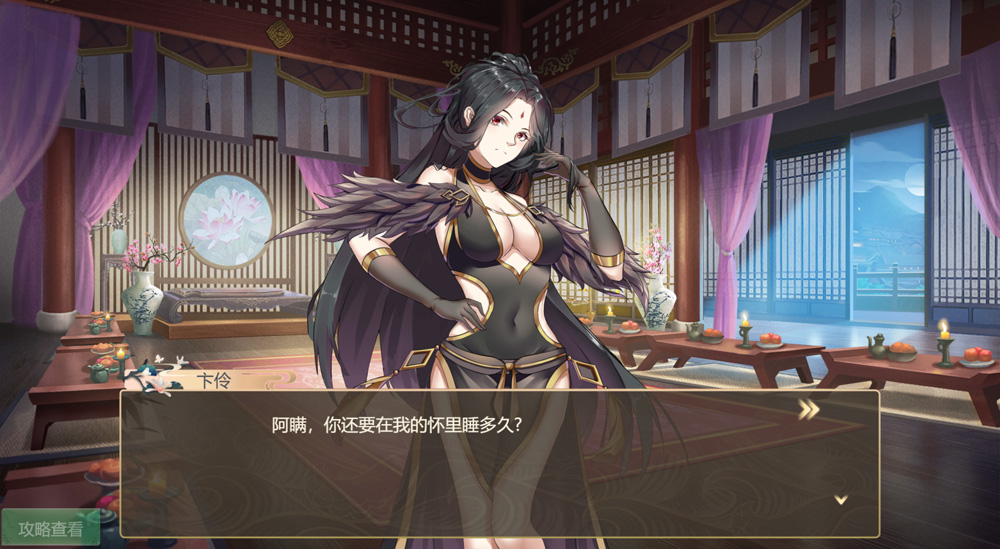This screenshot has height=549, width=1000.
Task: Skip dialogue with the double-arrow fast-forward icon
Action: [x=808, y=409]
